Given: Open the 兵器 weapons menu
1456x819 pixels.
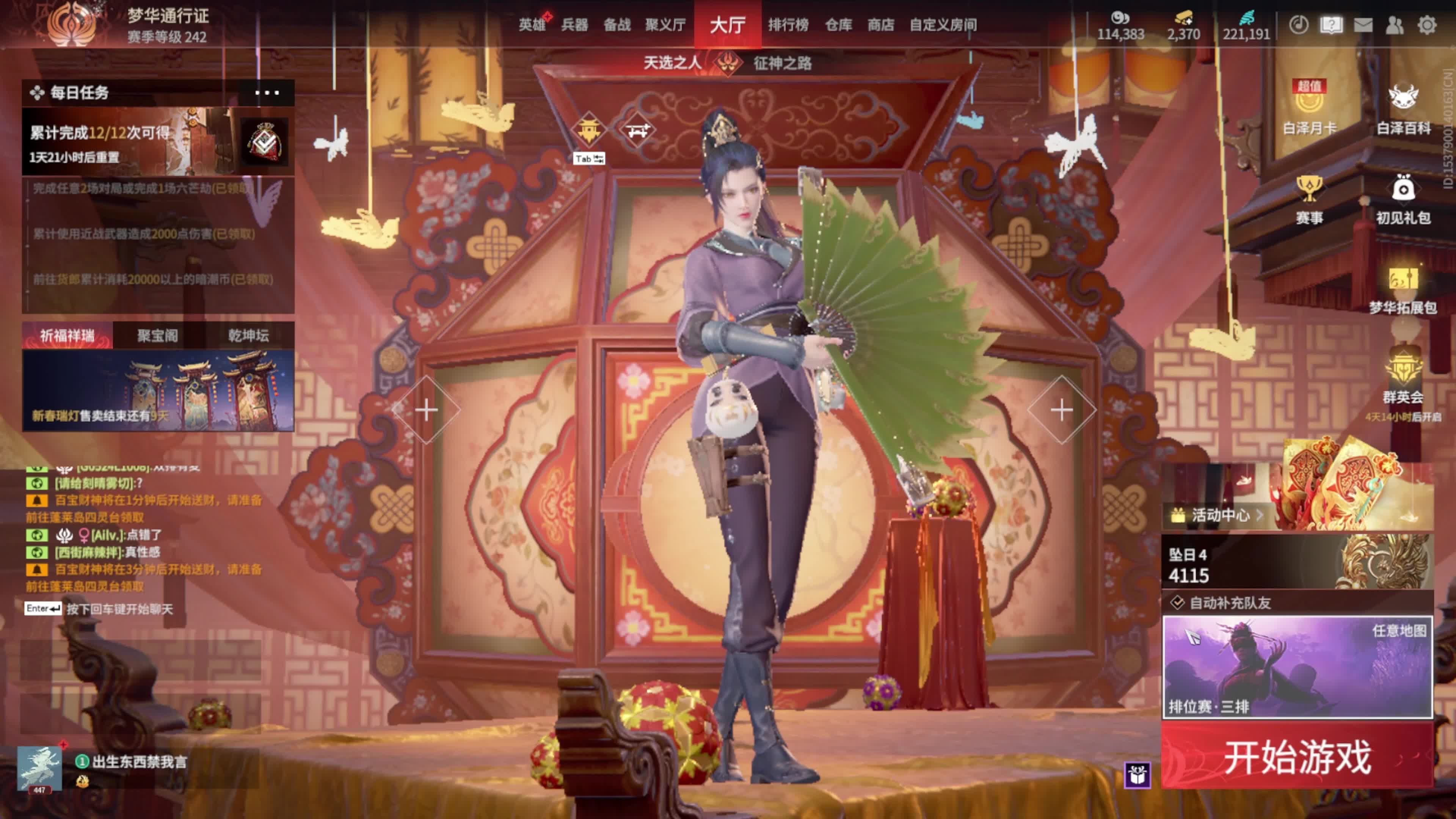Looking at the screenshot, I should tap(574, 25).
